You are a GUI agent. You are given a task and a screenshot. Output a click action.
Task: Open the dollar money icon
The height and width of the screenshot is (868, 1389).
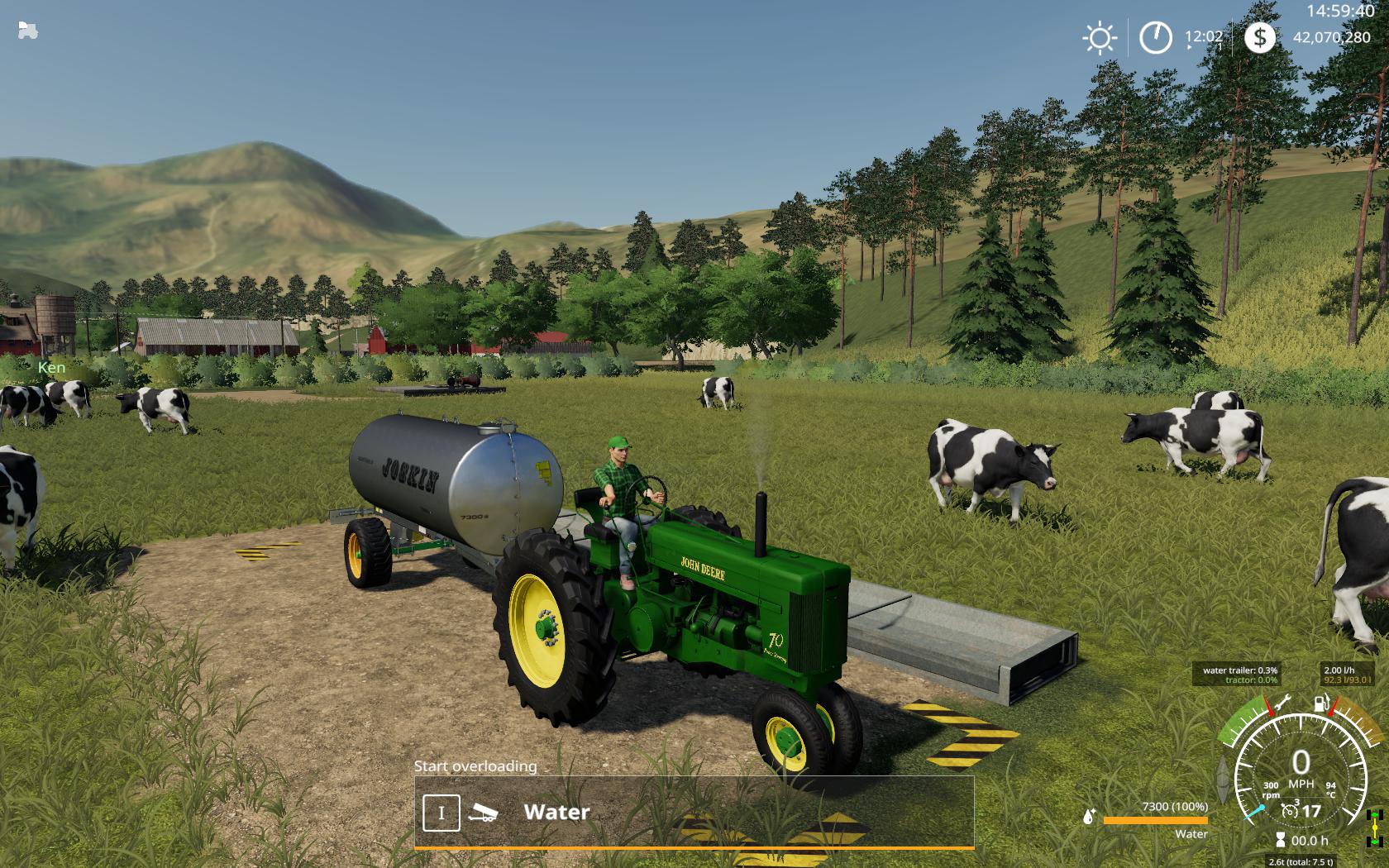1259,37
